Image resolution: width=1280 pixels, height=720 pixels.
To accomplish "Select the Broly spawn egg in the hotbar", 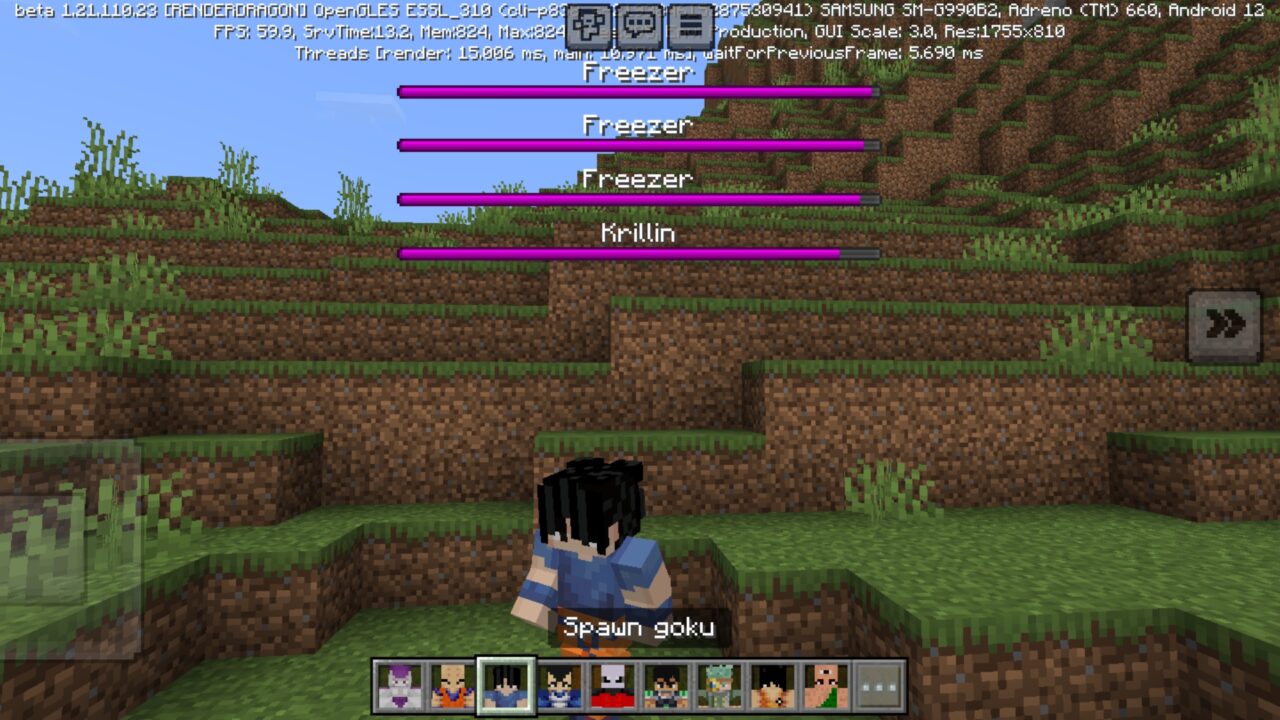I will pos(773,685).
